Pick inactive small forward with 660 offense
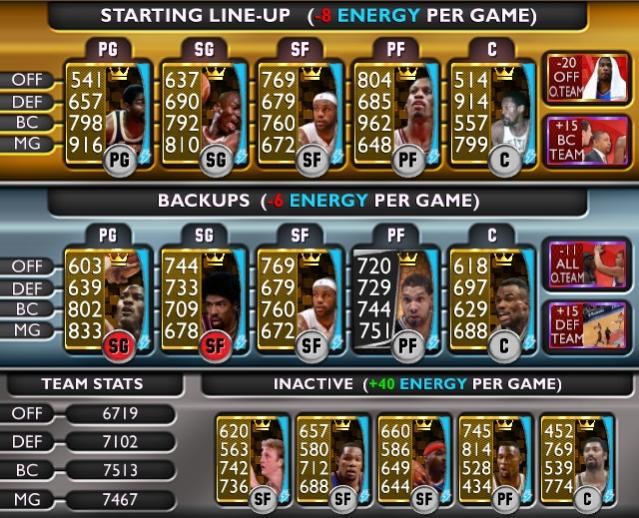This screenshot has width=639, height=518. click(x=415, y=461)
